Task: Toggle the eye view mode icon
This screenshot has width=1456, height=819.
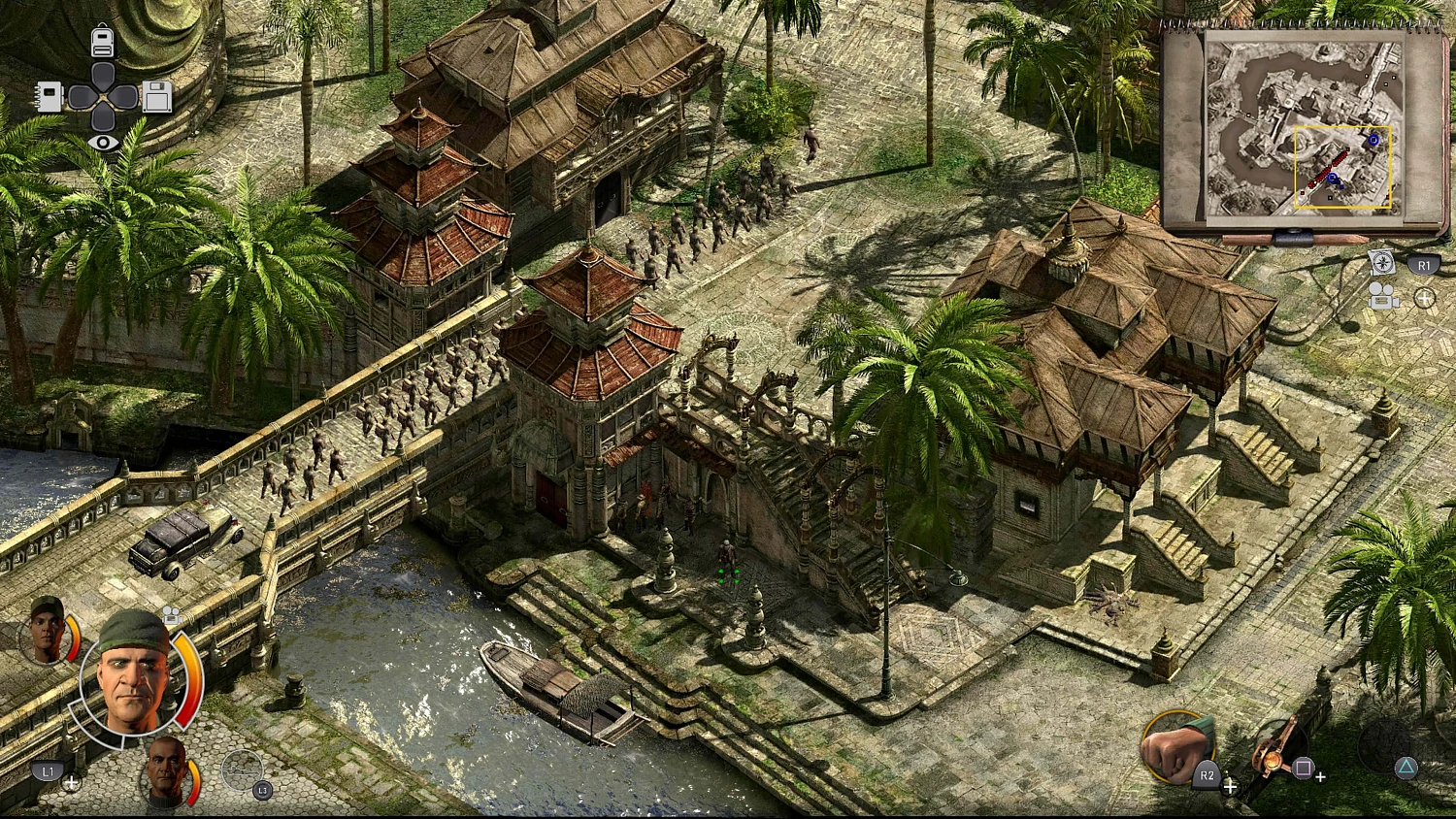Action: [102, 142]
